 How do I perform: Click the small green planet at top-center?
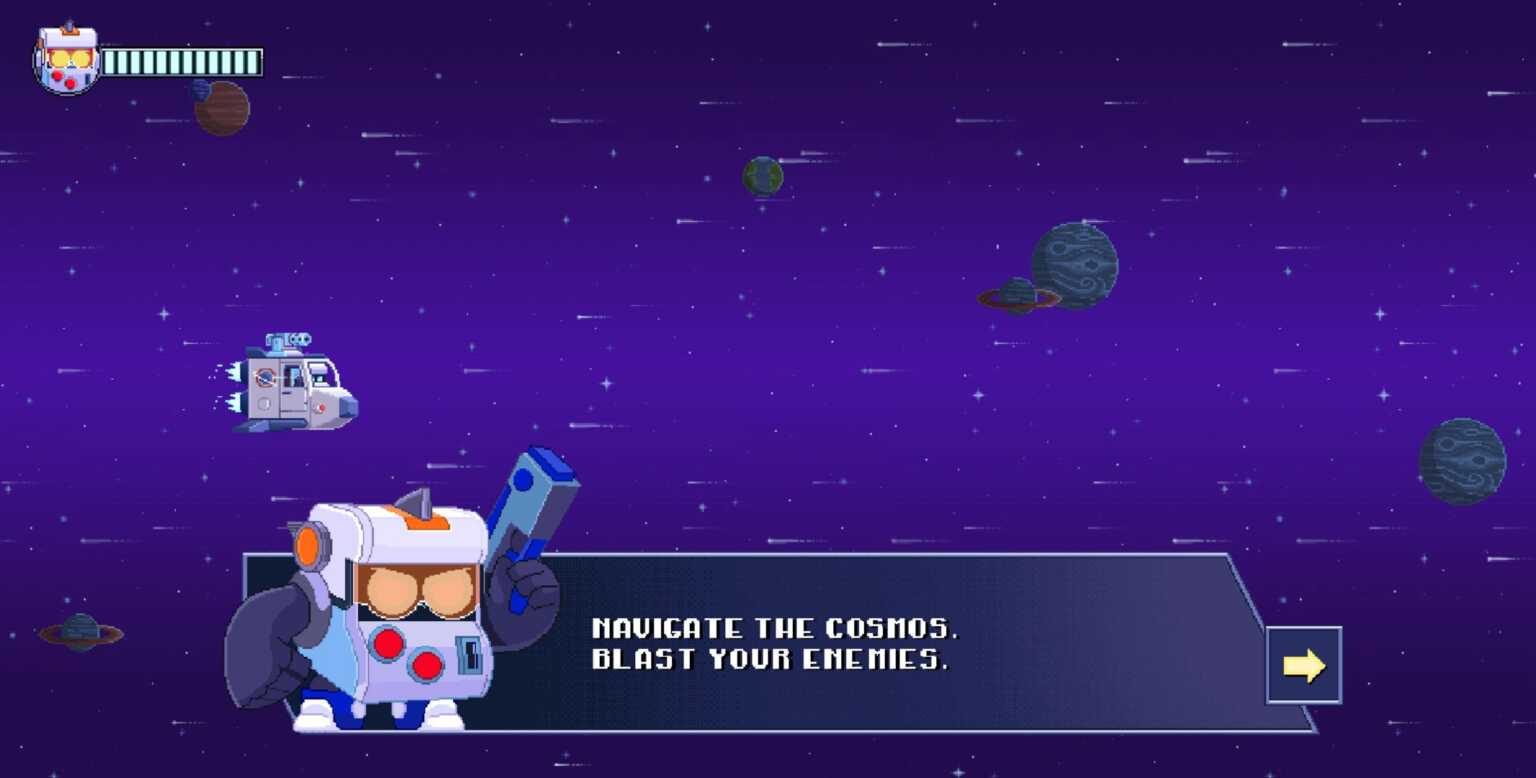click(x=765, y=174)
